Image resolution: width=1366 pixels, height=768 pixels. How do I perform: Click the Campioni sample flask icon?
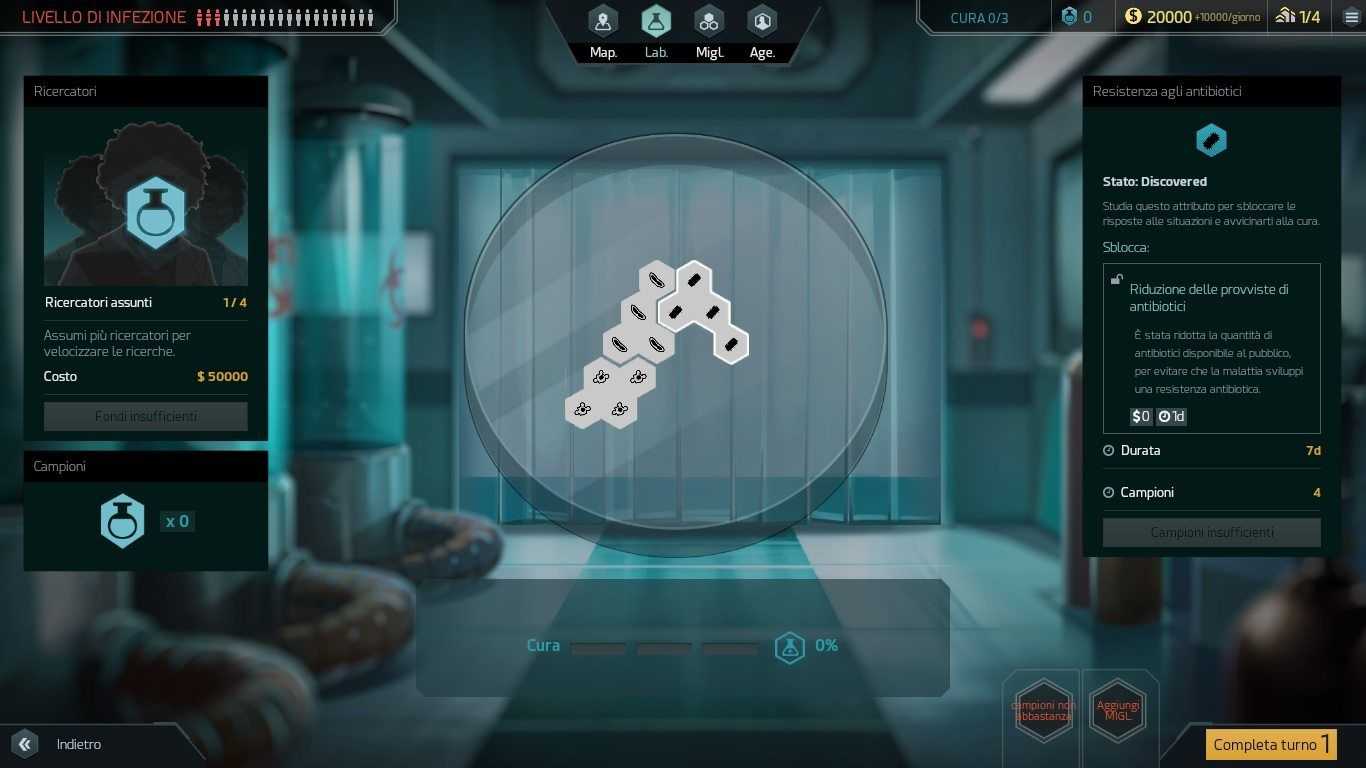point(123,521)
